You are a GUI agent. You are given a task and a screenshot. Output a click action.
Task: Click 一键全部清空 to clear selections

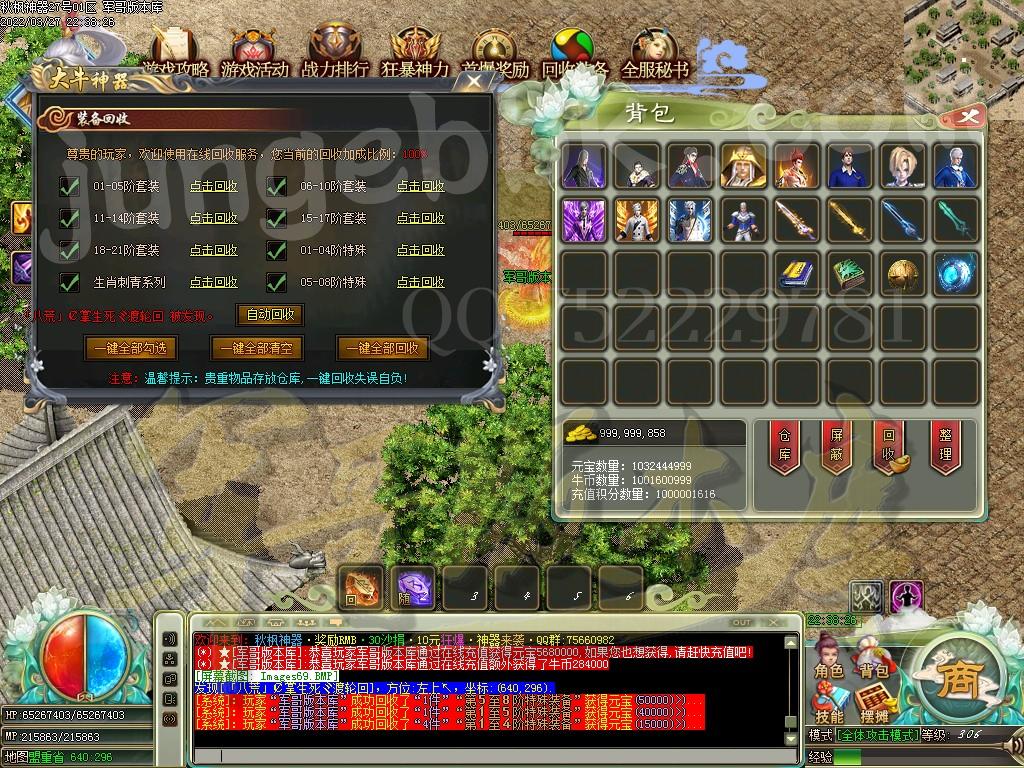tap(257, 348)
